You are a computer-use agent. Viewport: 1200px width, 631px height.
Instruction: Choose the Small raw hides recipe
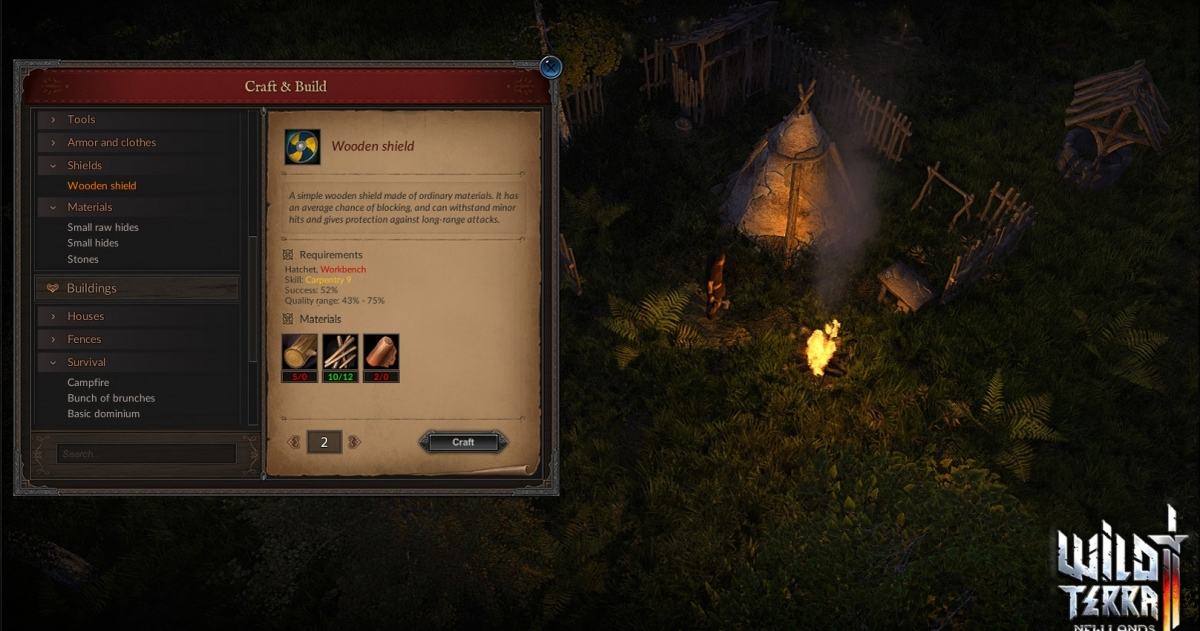pyautogui.click(x=103, y=228)
